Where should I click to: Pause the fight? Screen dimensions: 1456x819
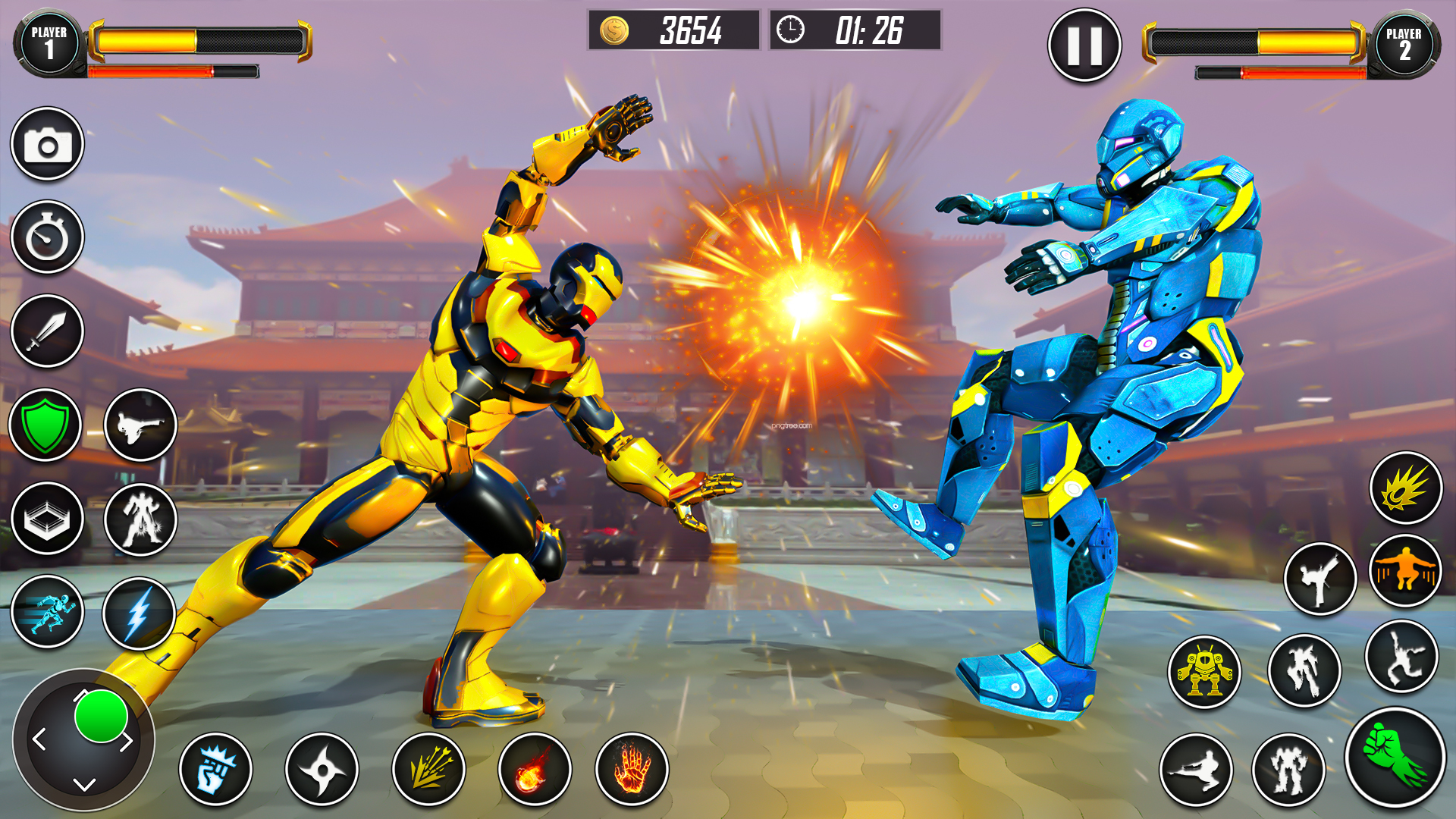click(1084, 45)
